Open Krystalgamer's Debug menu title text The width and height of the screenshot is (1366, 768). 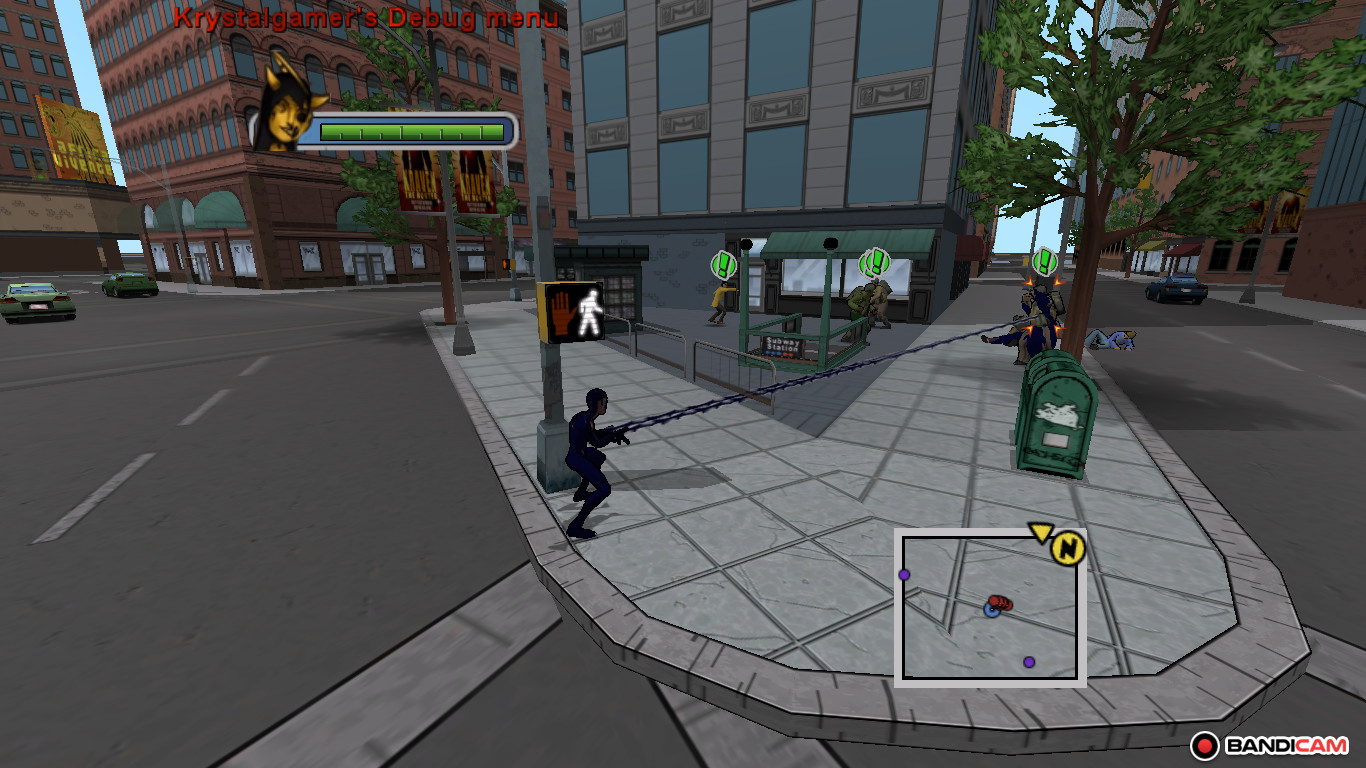click(367, 17)
